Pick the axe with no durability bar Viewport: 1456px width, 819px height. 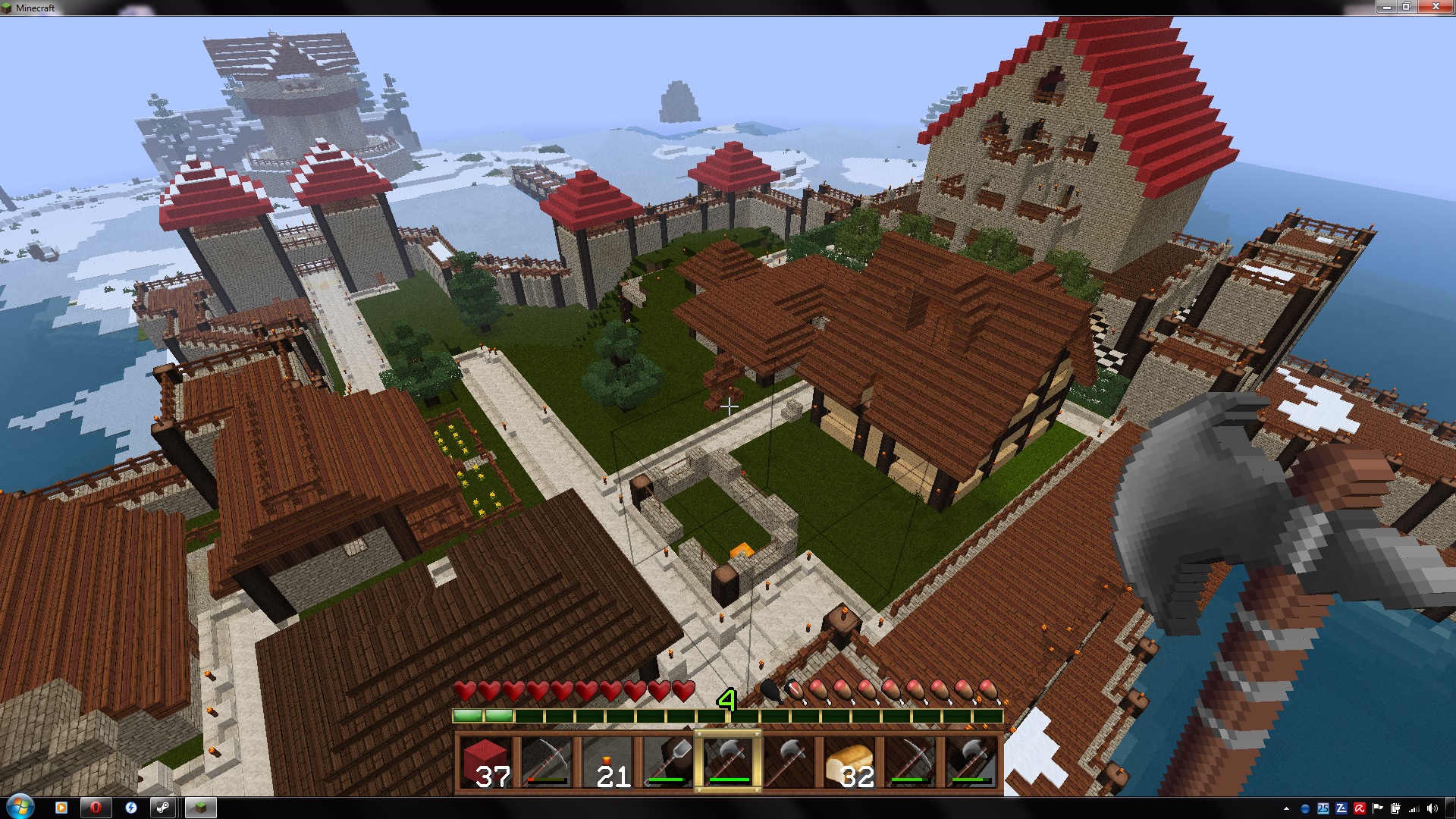pos(789,761)
